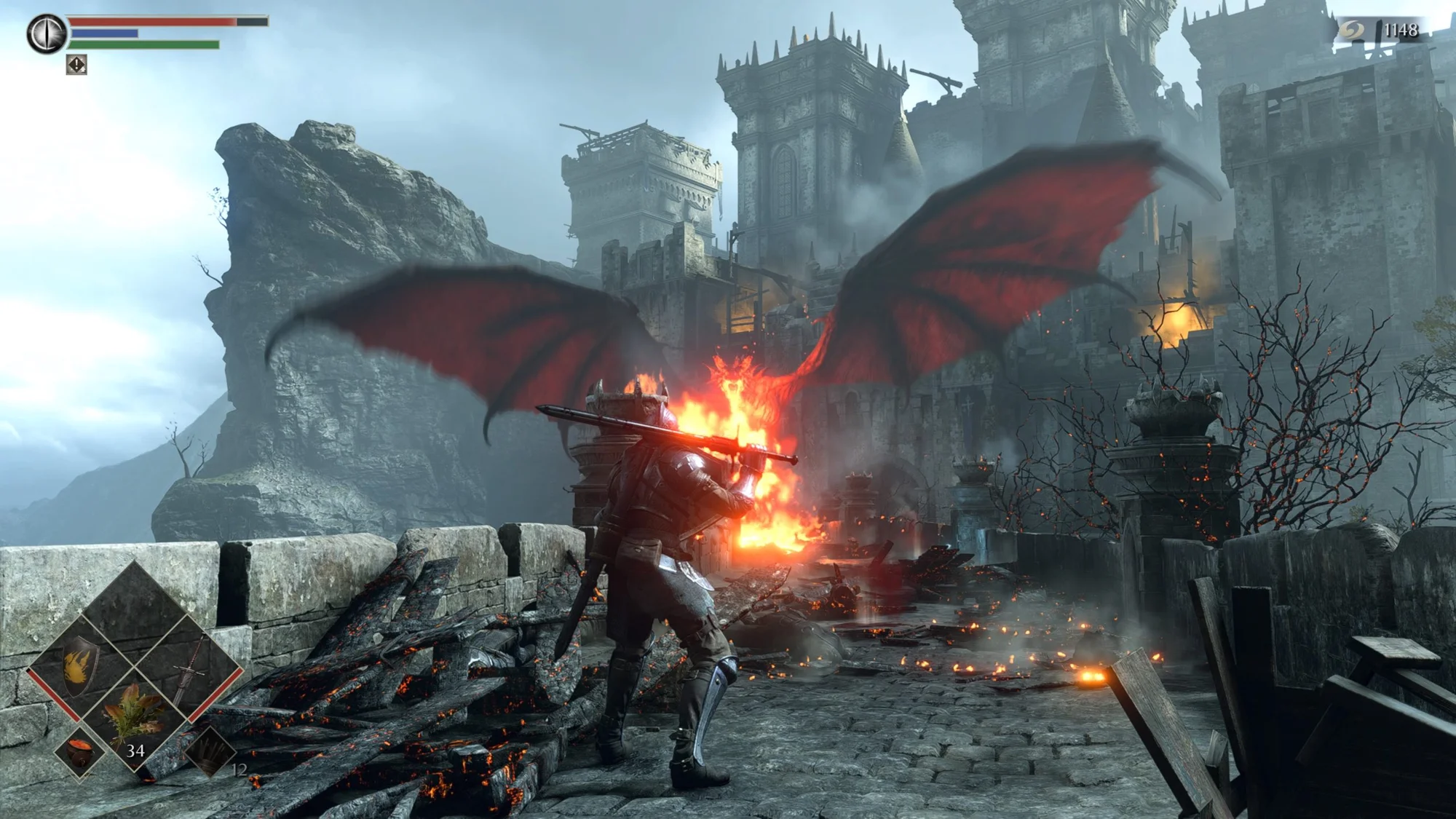Select the arrow quiver ammo slot

(x=210, y=753)
